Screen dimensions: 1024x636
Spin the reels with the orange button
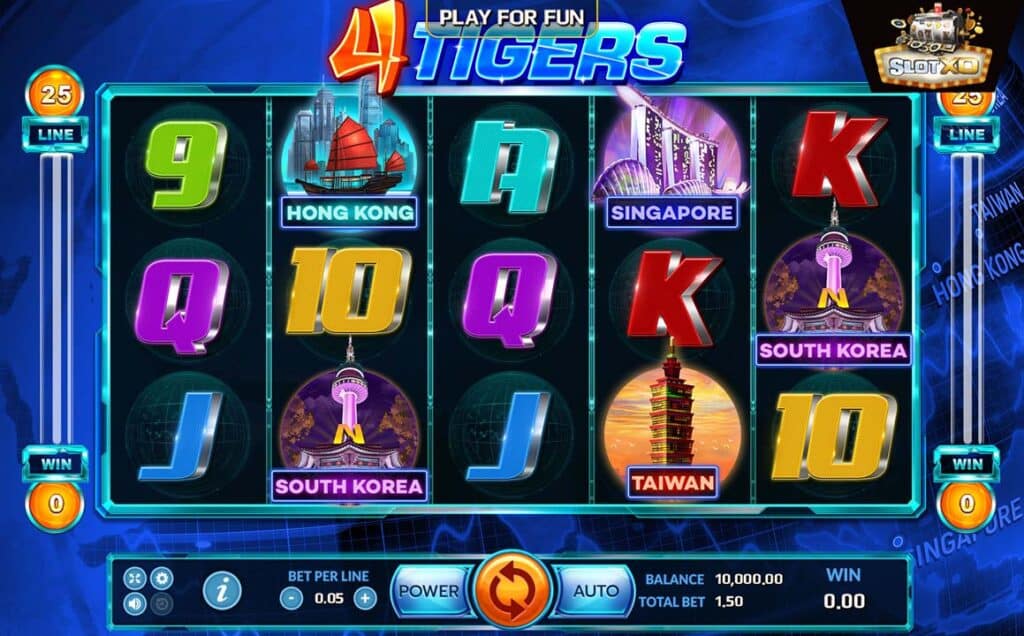[513, 589]
